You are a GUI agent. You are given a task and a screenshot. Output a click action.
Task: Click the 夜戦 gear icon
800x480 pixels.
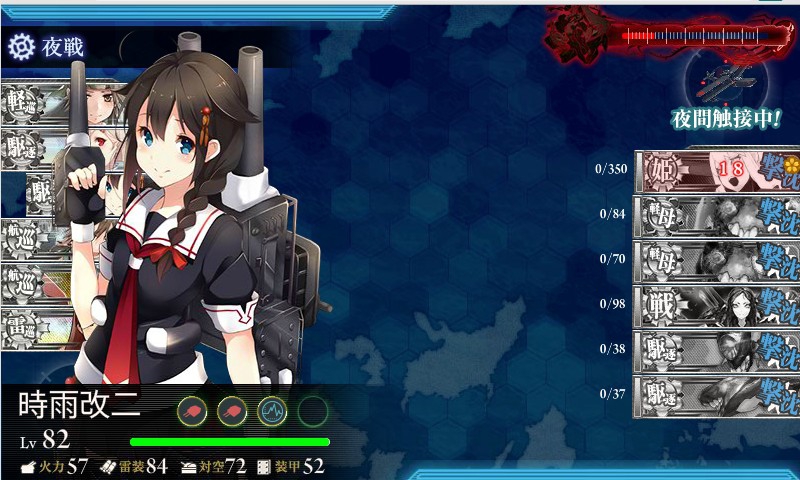(x=20, y=47)
